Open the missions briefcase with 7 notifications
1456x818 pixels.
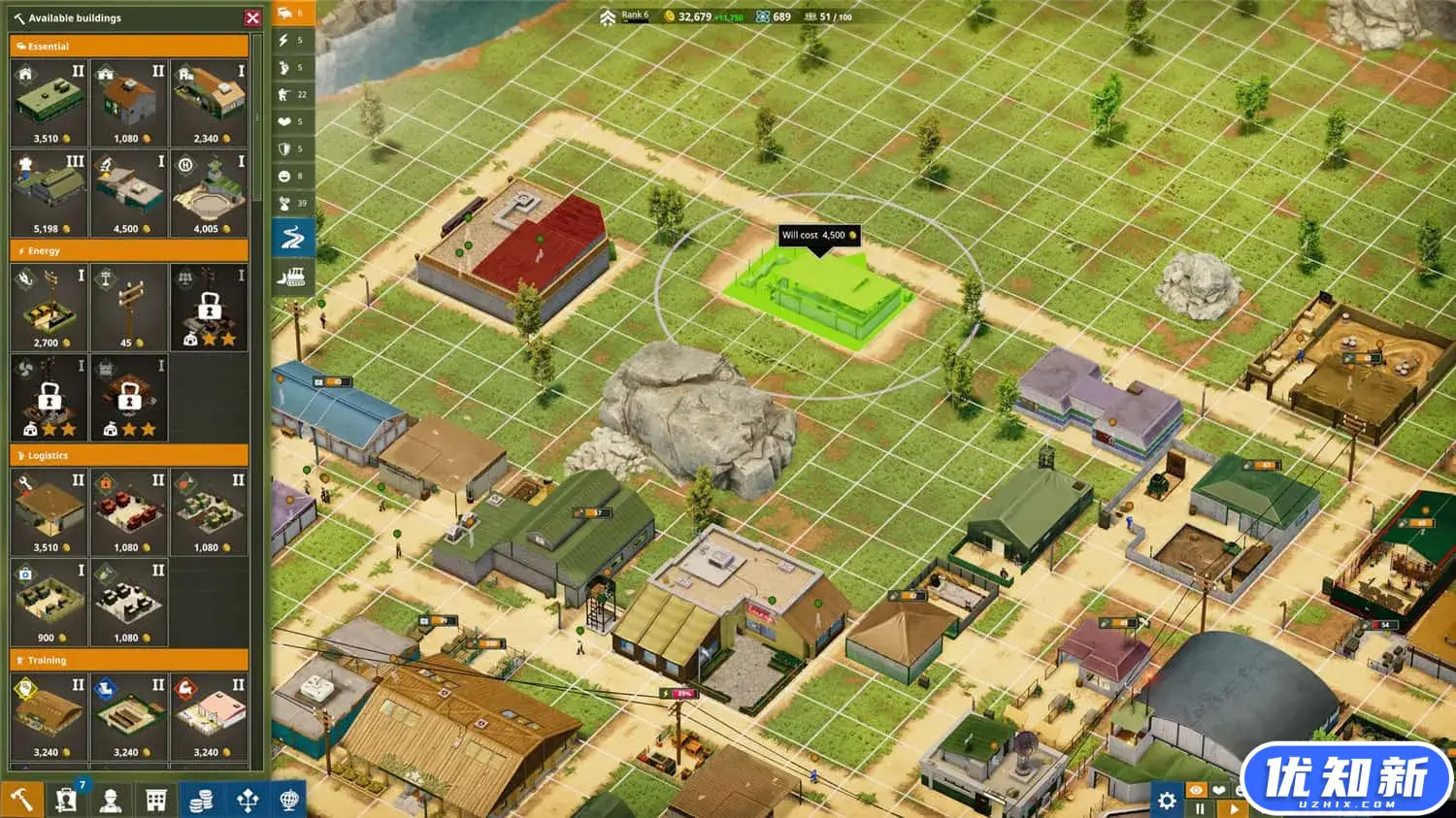[x=65, y=798]
